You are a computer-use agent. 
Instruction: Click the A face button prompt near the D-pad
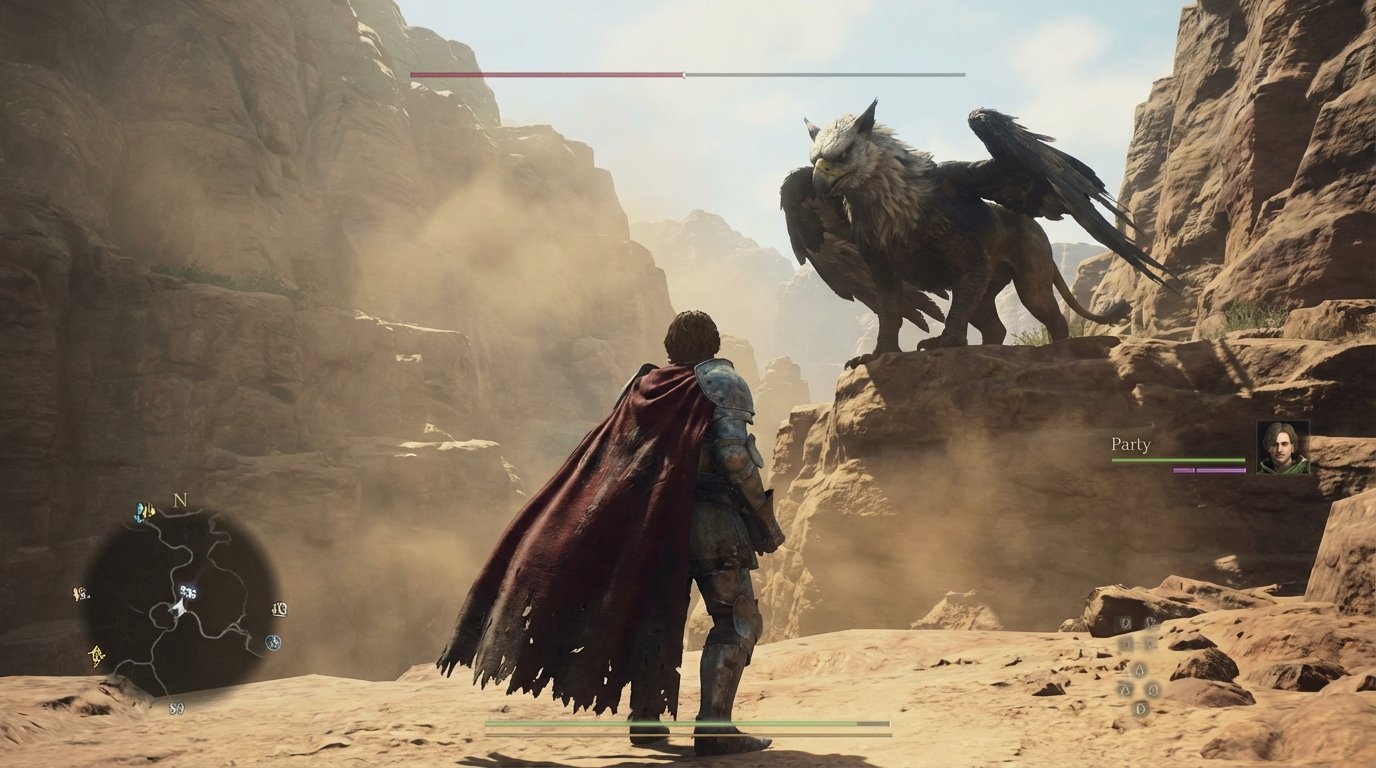(1150, 643)
